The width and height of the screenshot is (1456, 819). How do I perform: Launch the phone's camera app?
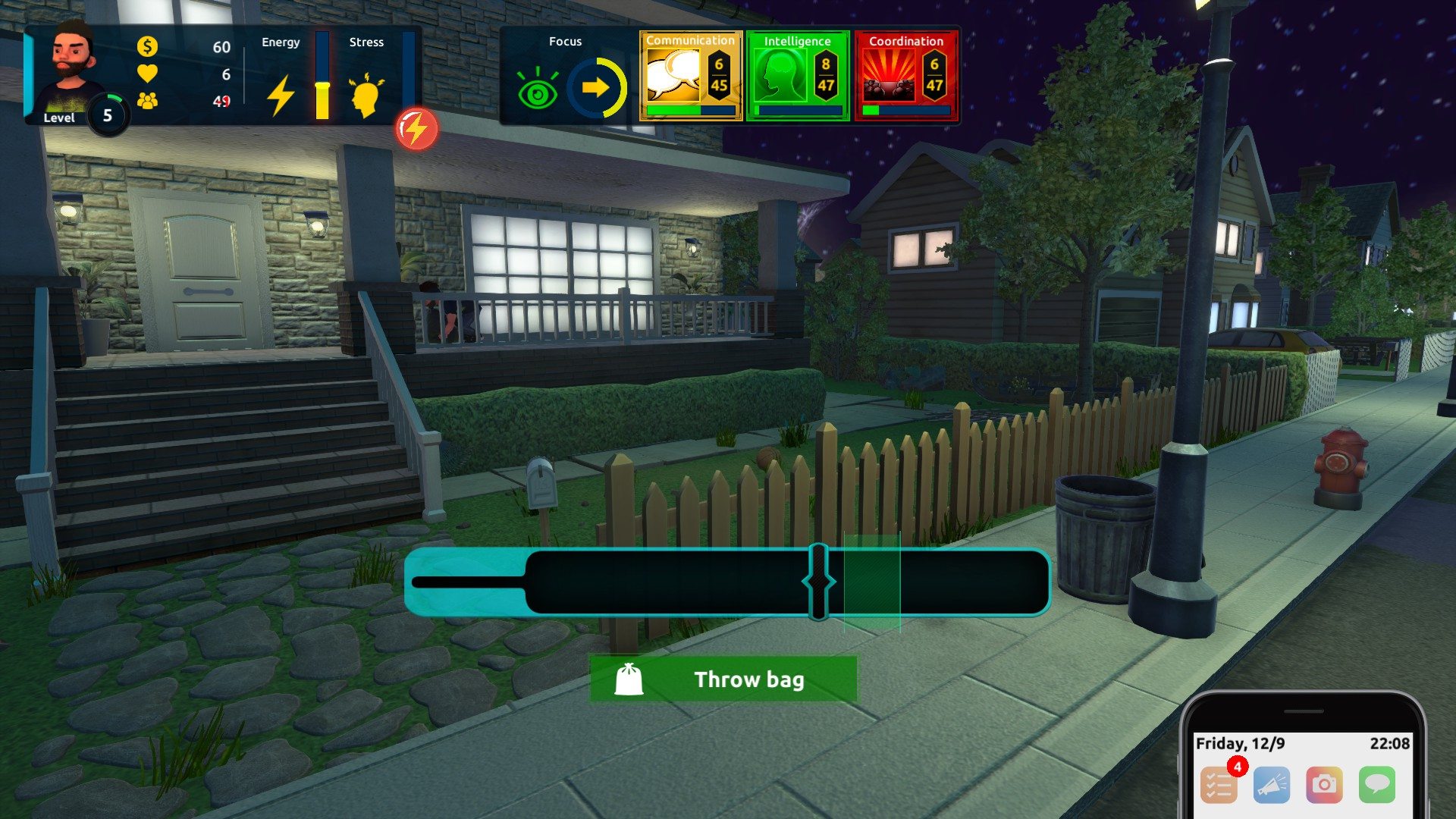1324,784
